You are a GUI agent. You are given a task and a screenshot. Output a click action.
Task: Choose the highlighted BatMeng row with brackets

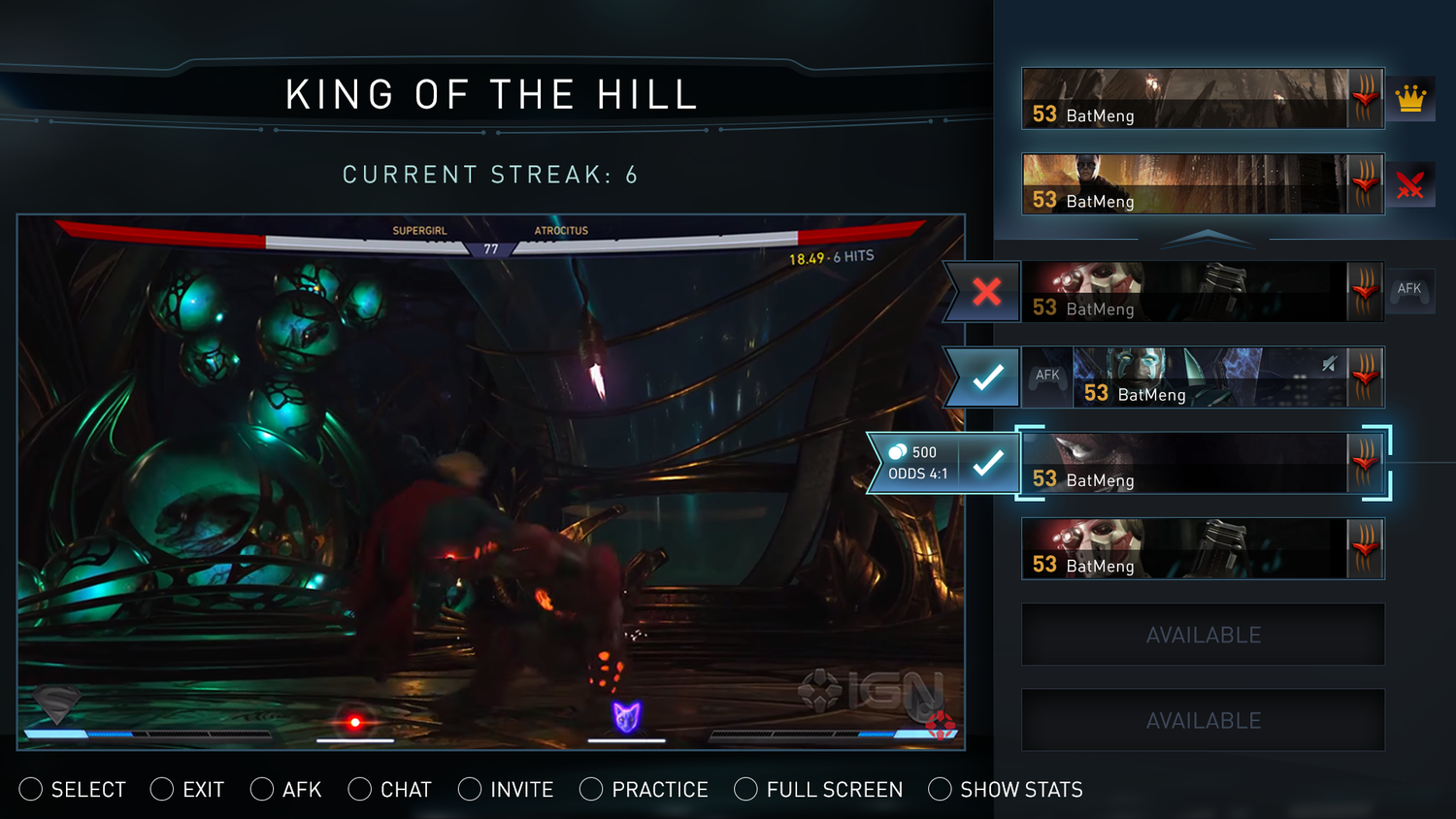click(1202, 464)
